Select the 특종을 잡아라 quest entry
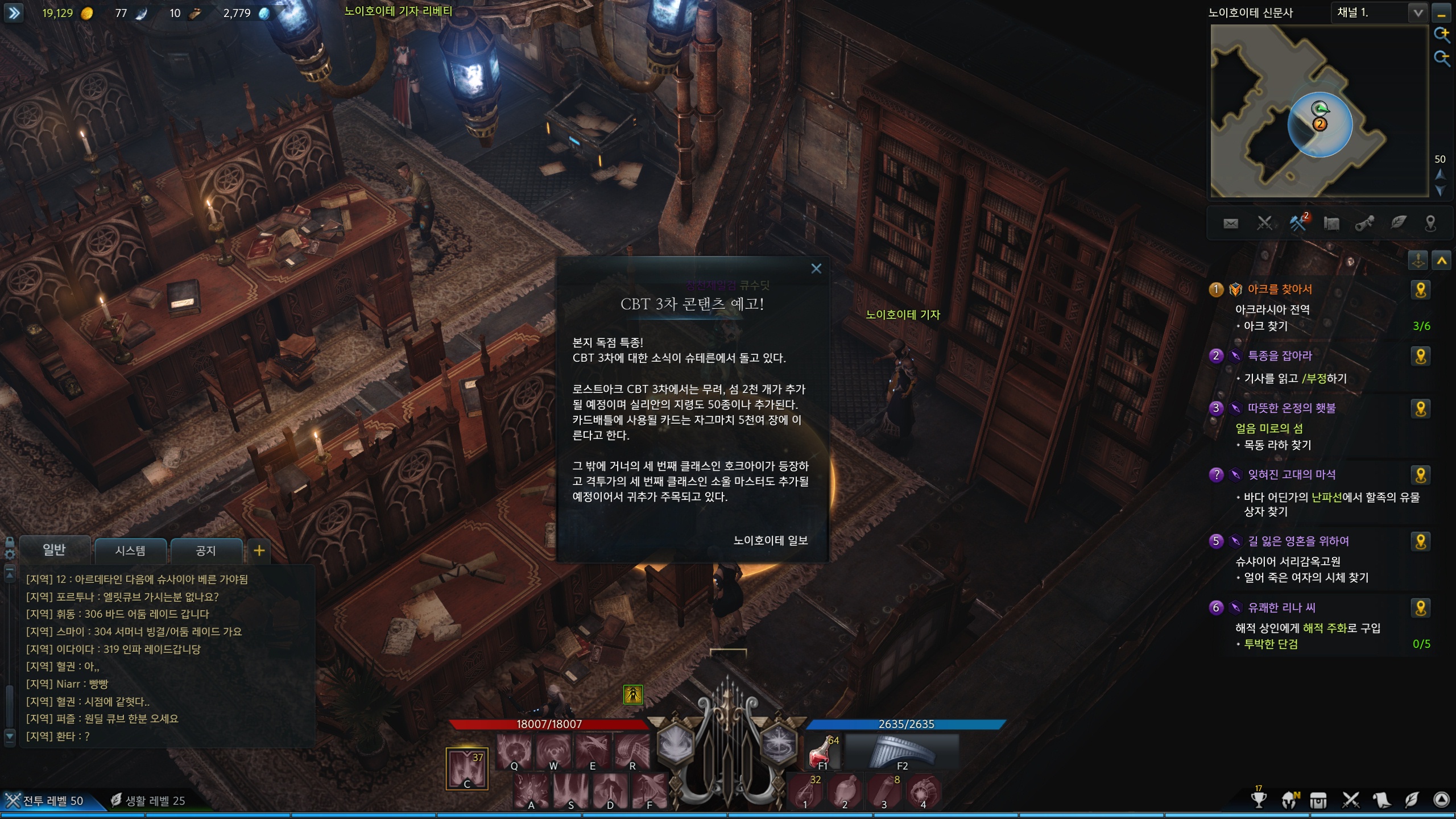 (1280, 356)
